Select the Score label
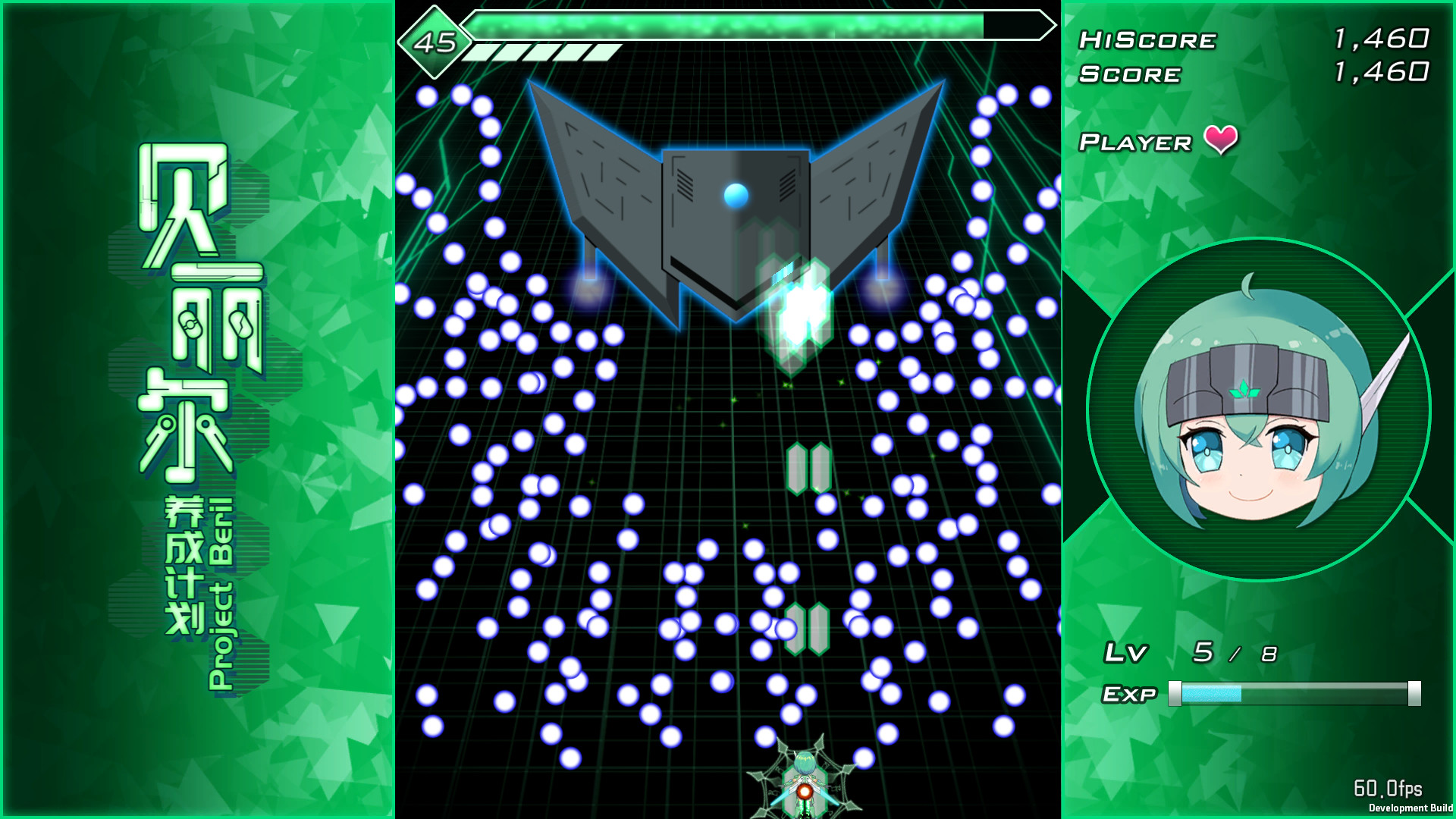The image size is (1456, 819). coord(1130,74)
